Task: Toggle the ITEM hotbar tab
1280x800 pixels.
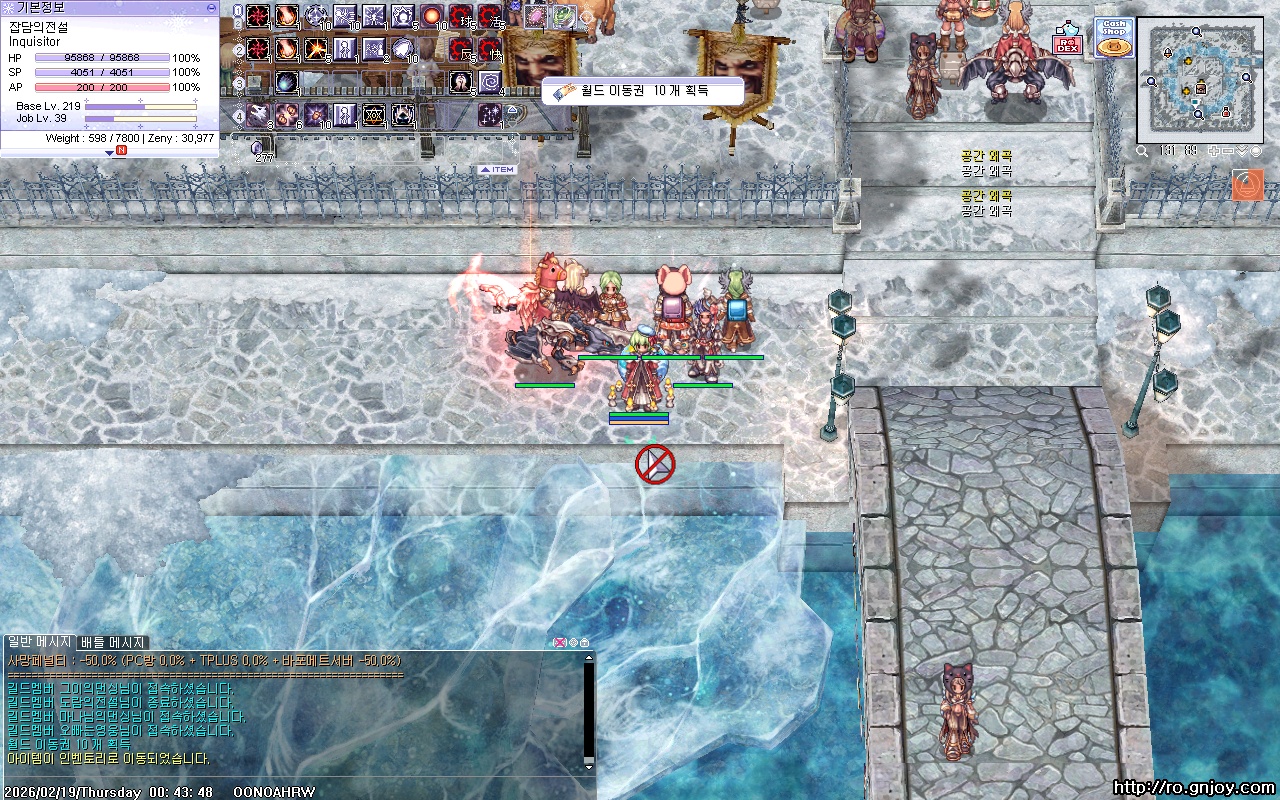Action: pyautogui.click(x=497, y=170)
